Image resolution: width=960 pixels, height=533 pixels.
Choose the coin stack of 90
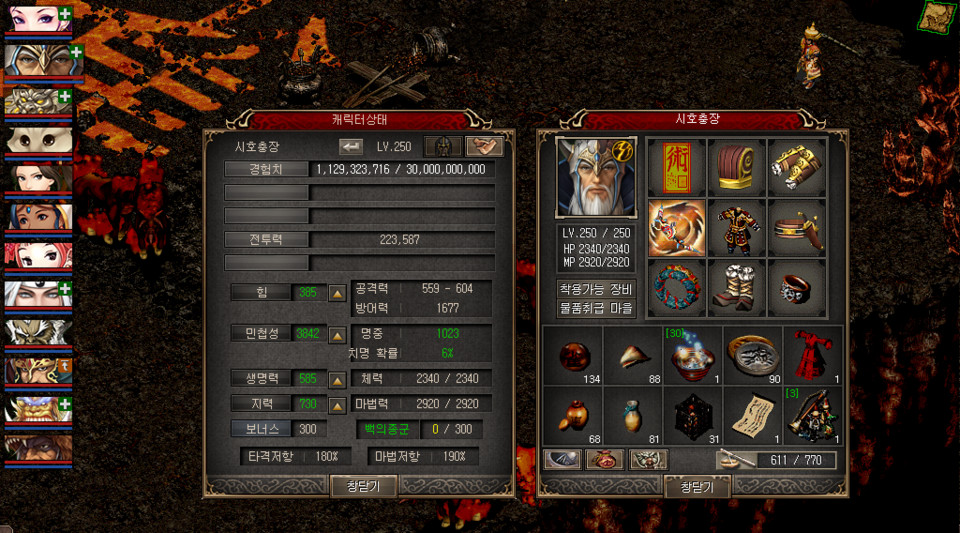[x=752, y=354]
